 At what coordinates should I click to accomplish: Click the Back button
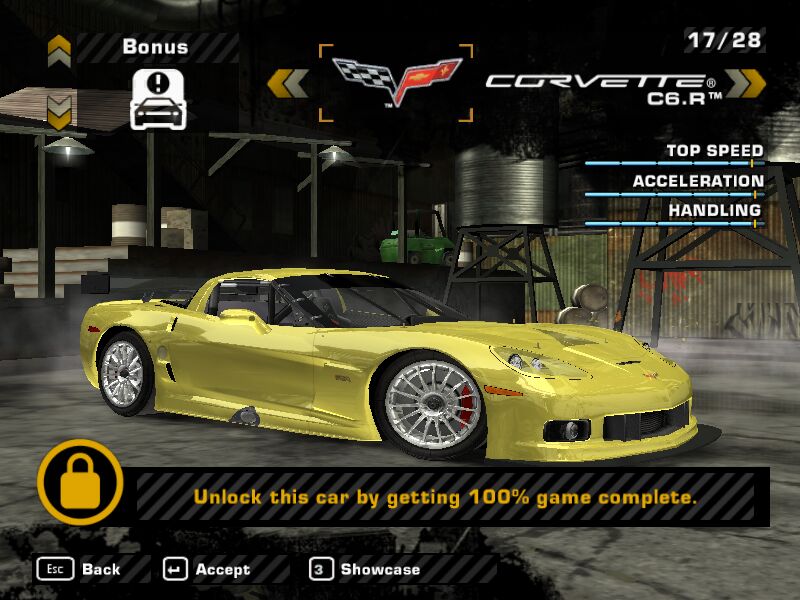point(79,569)
